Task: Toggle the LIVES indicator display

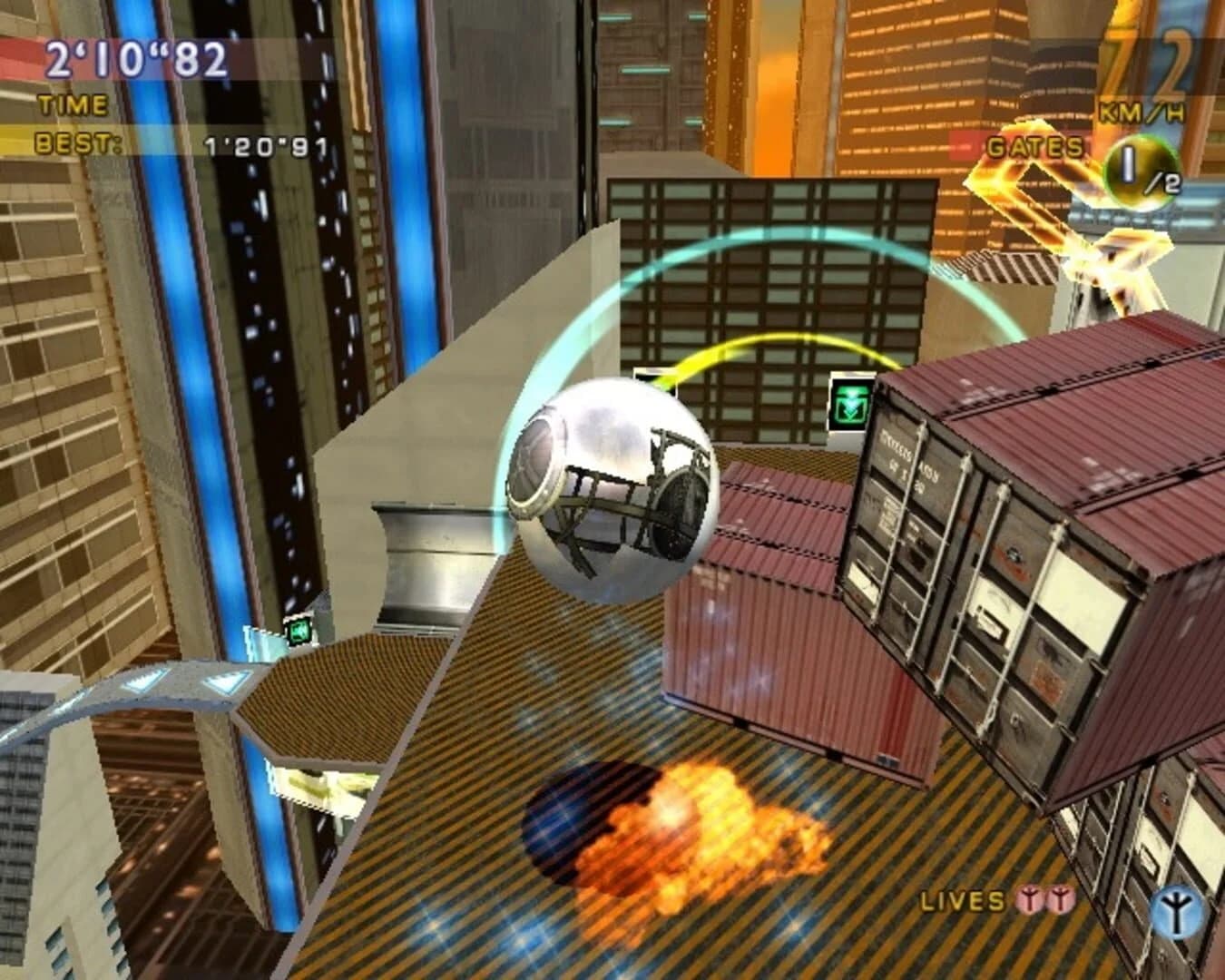Action: (x=964, y=901)
